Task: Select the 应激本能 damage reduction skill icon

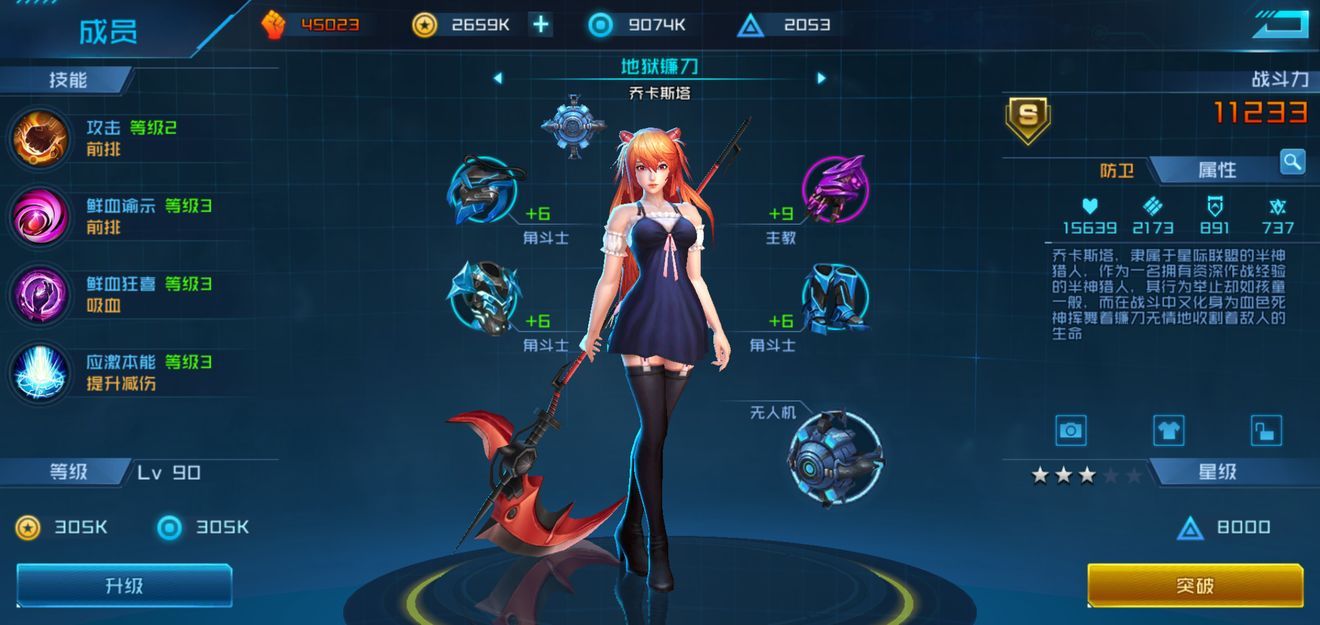Action: coord(40,372)
